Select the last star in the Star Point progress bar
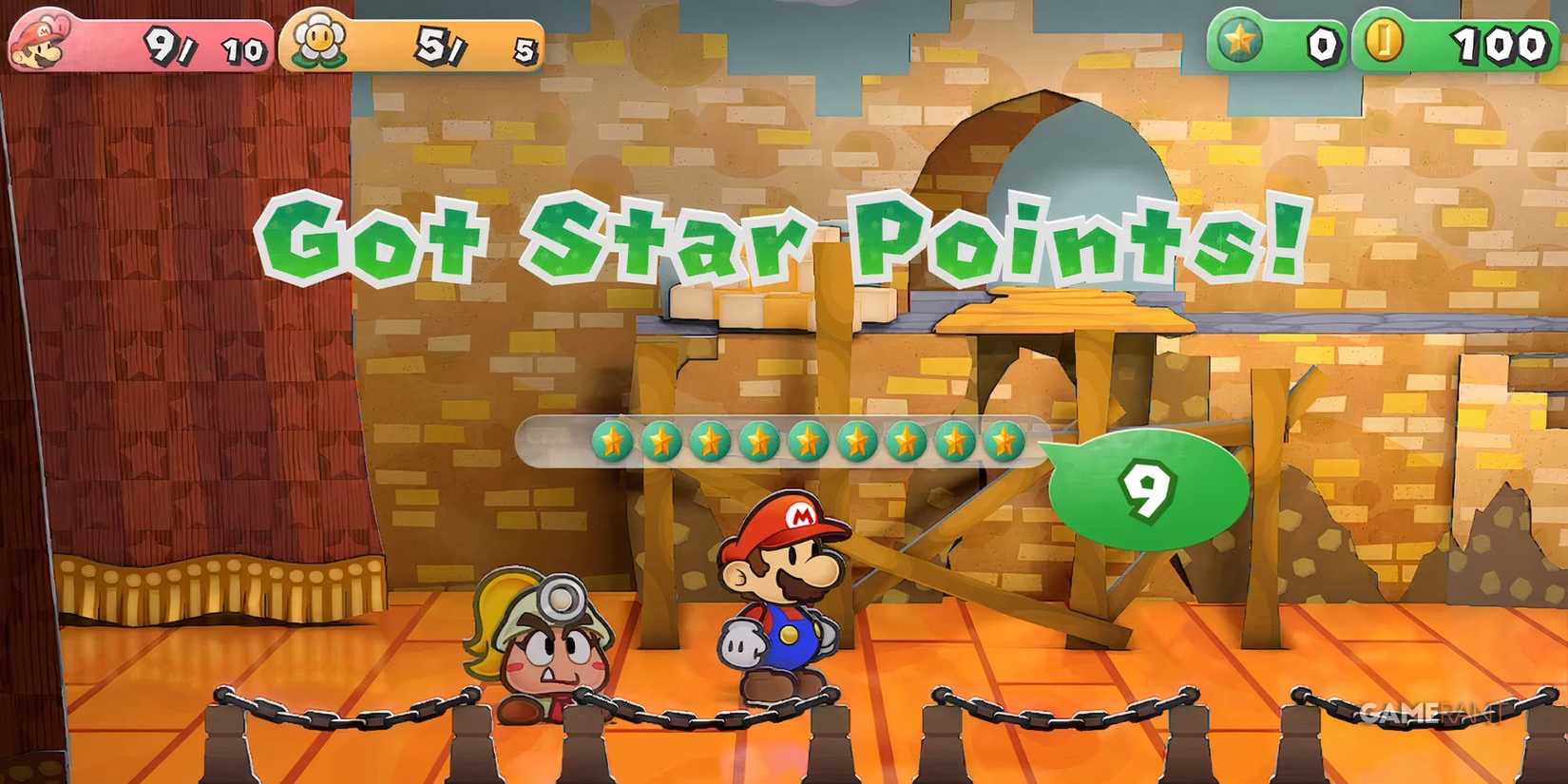This screenshot has height=784, width=1568. pyautogui.click(x=1003, y=440)
